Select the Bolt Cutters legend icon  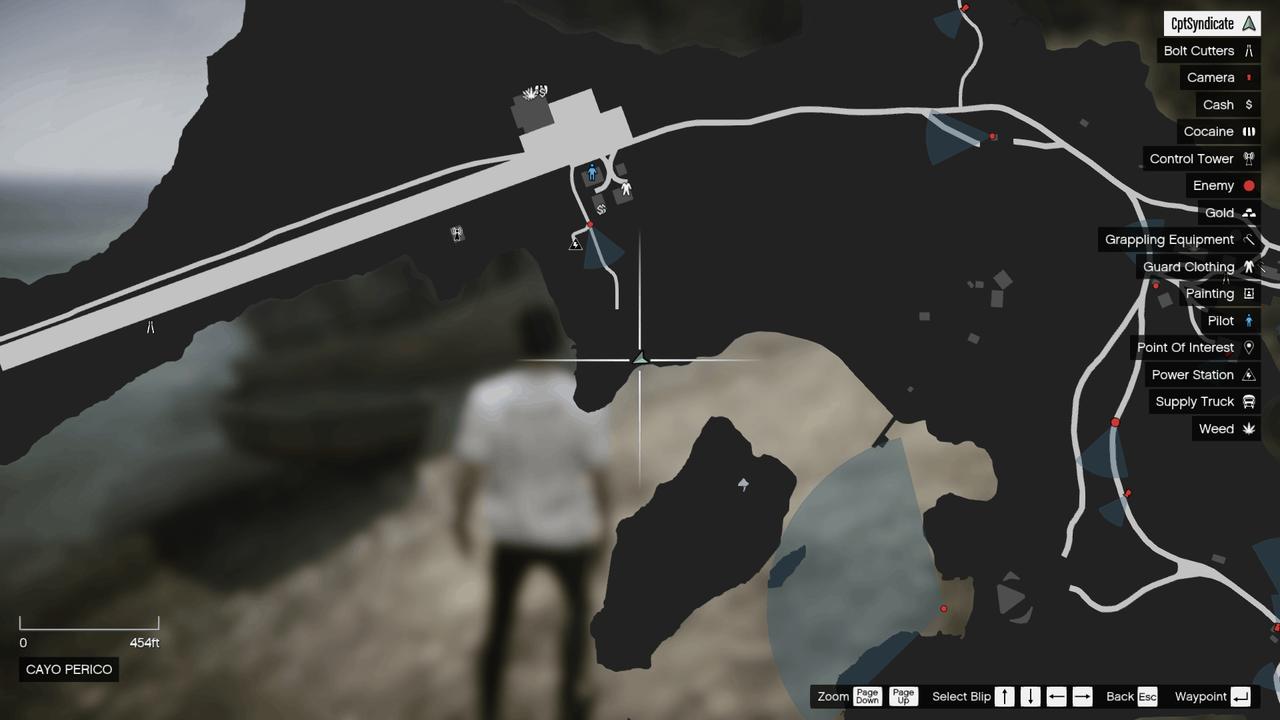pos(1249,50)
